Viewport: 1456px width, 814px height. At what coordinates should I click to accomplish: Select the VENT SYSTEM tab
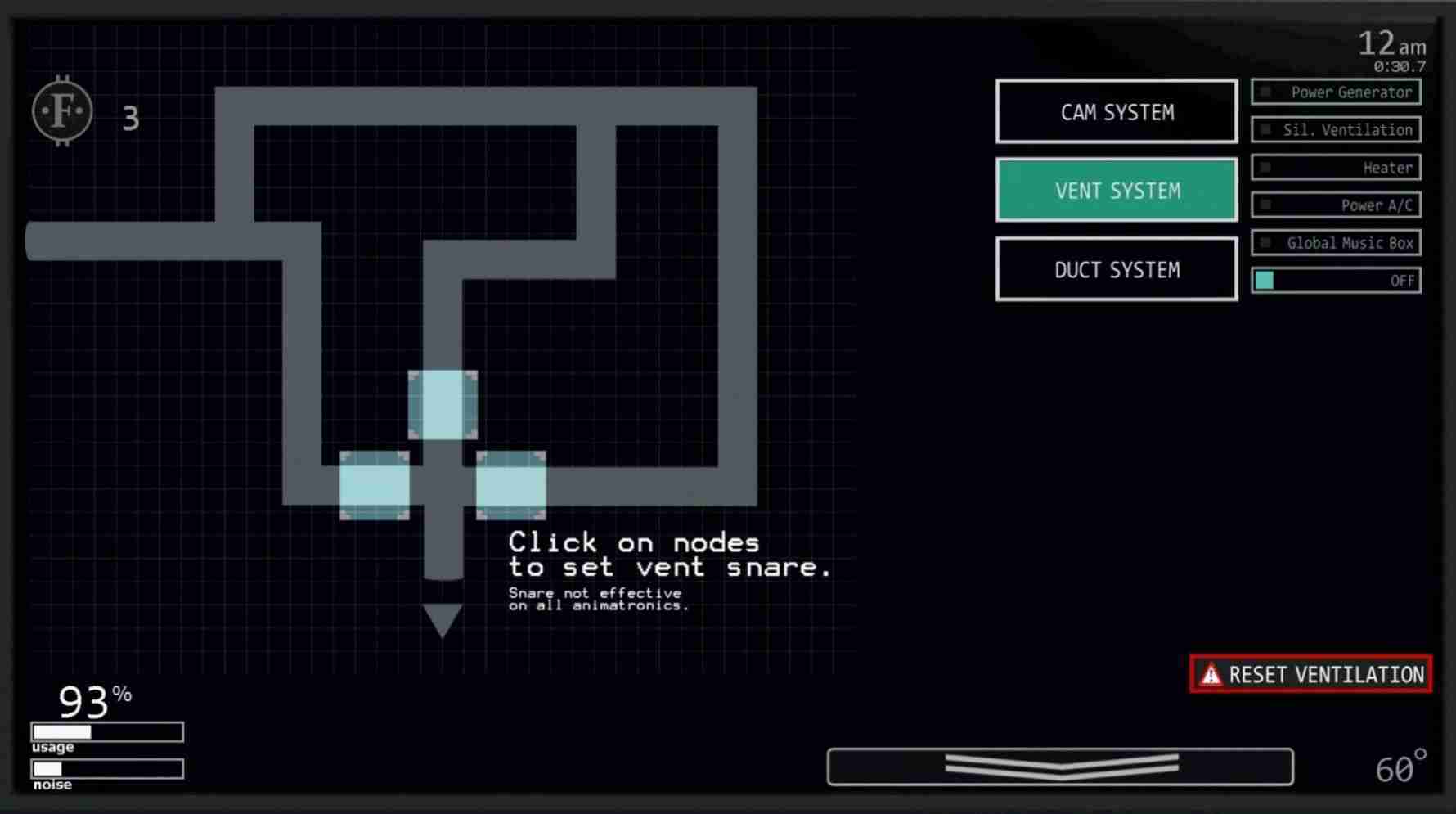click(x=1117, y=190)
